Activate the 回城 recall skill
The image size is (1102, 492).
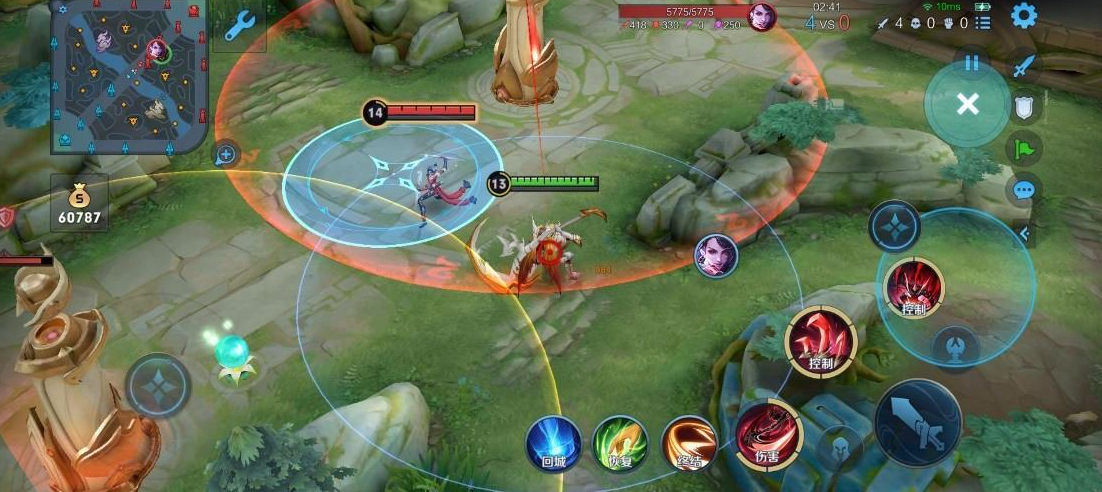(x=553, y=441)
